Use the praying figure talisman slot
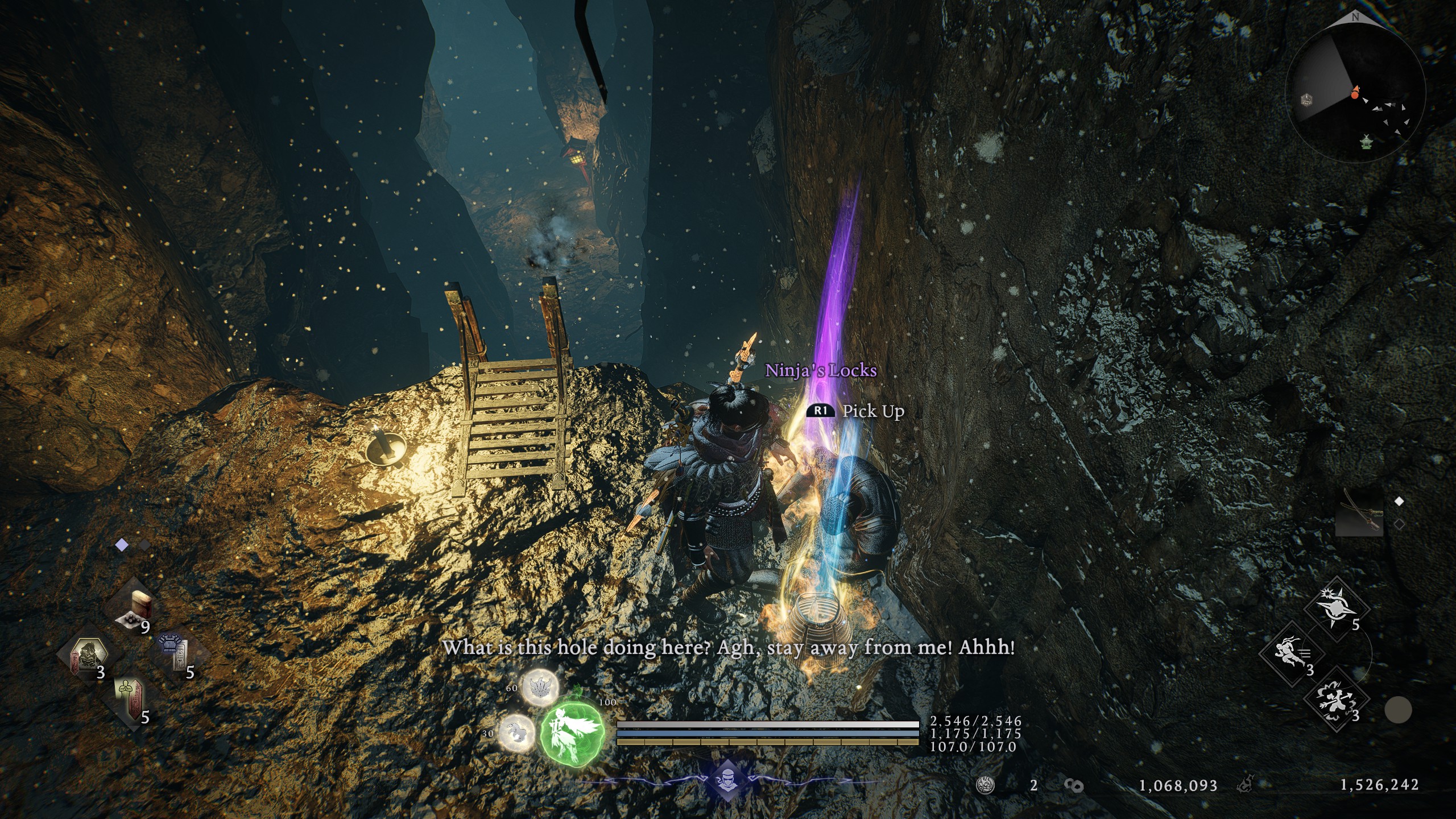Viewport: 1456px width, 819px height. pos(130,701)
